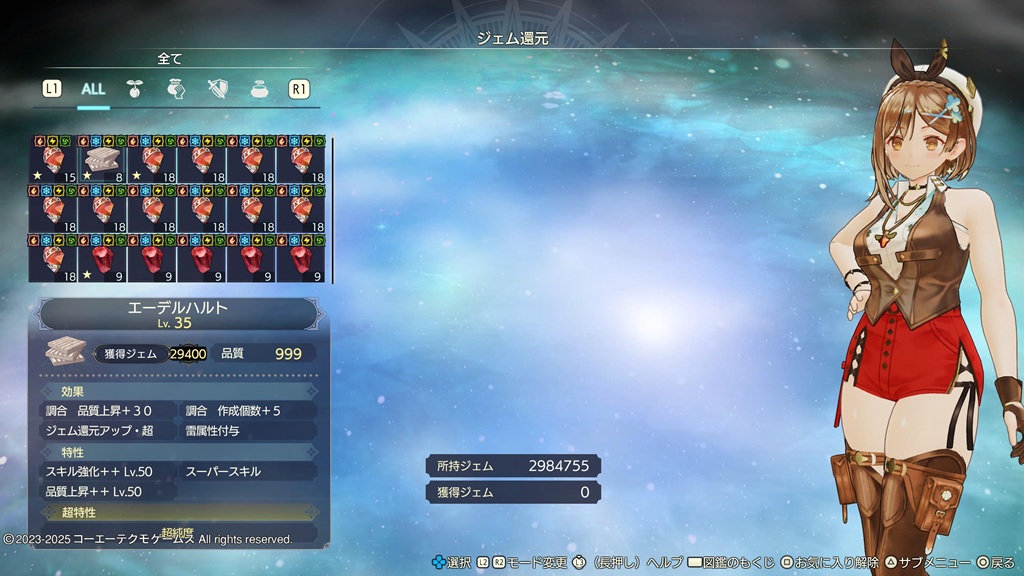The height and width of the screenshot is (576, 1024).
Task: Show the hand-with-pouch item category
Action: (175, 89)
